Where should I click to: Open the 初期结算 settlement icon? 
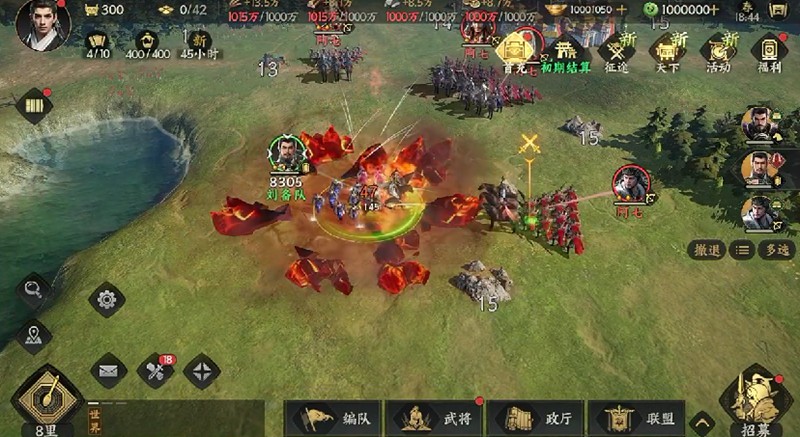pyautogui.click(x=566, y=51)
